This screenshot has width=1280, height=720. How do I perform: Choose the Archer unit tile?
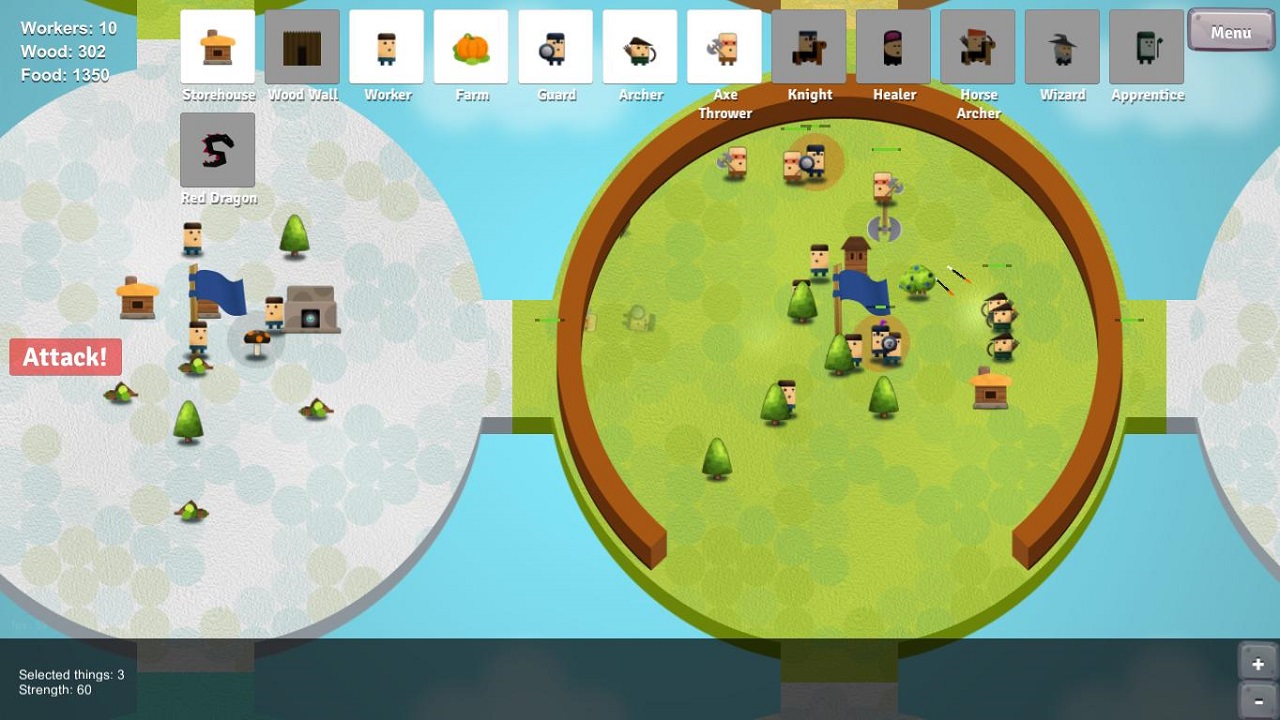coord(640,47)
